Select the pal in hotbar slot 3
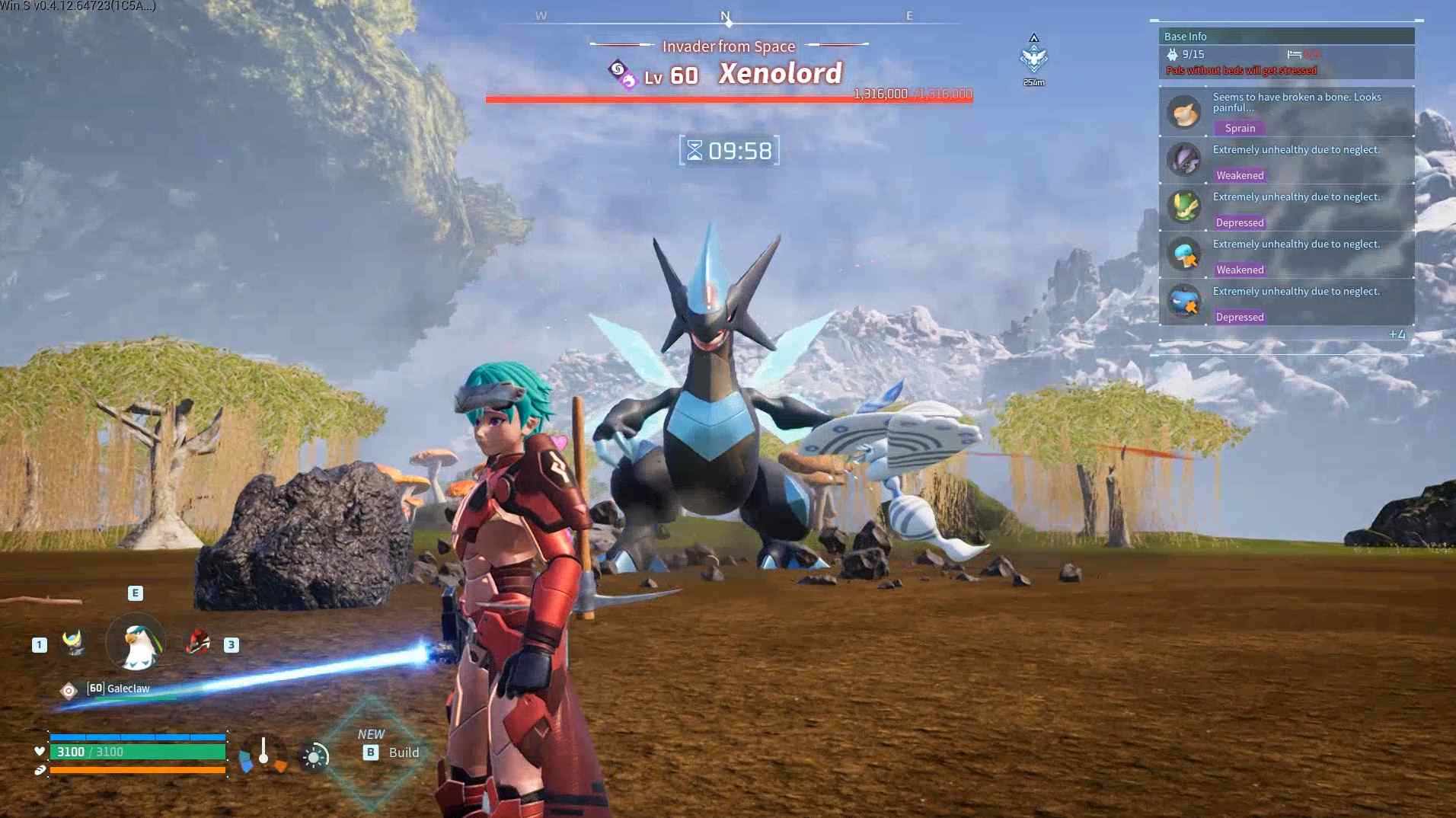The image size is (1456, 818). click(x=200, y=644)
